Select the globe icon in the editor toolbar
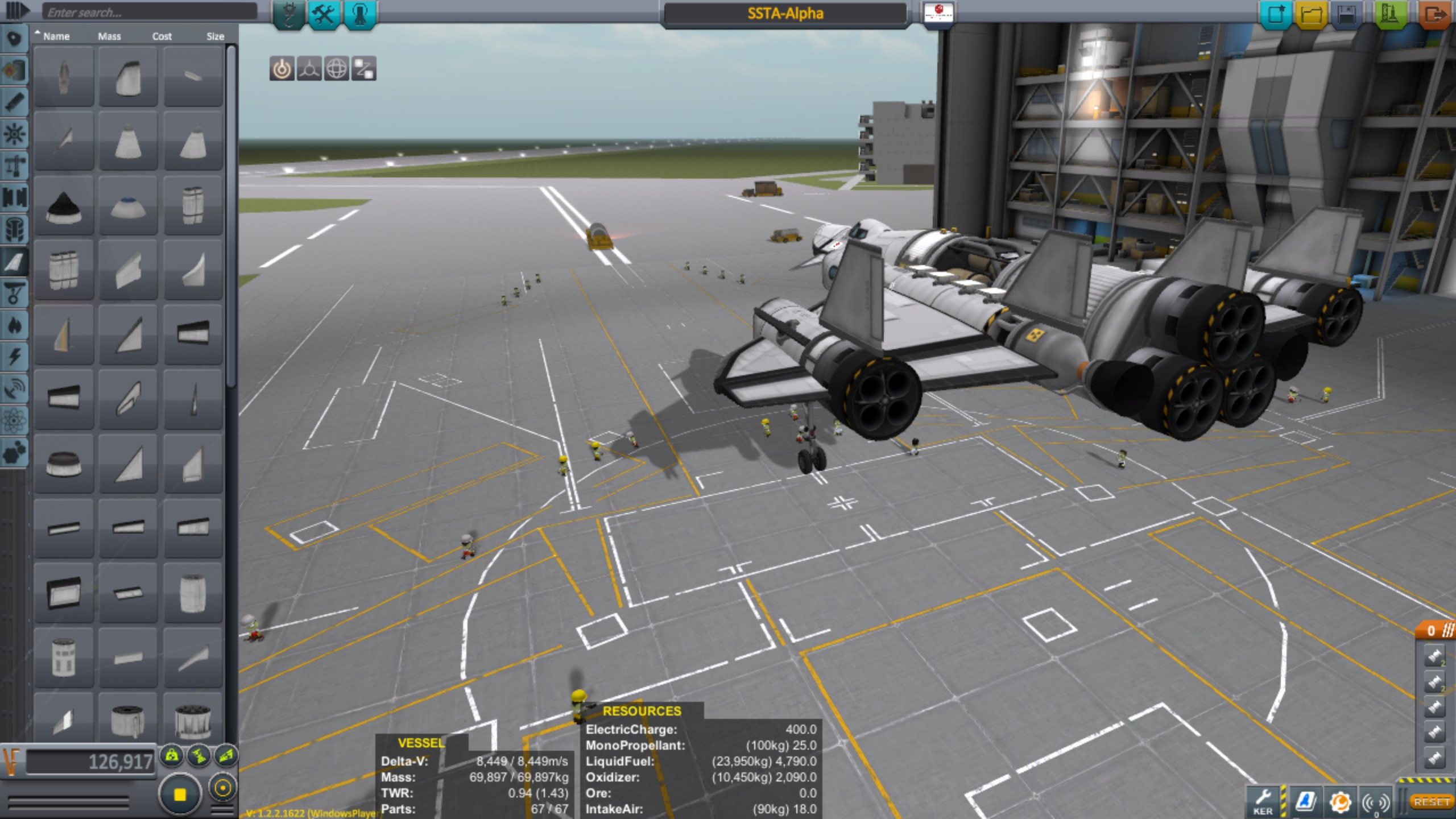Screen dimensions: 1456x819 pos(336,69)
